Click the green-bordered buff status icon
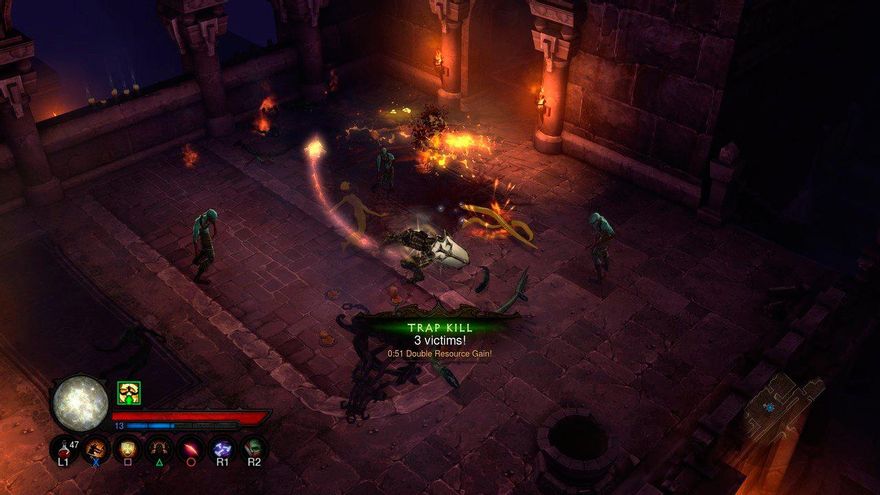Image resolution: width=880 pixels, height=495 pixels. pos(128,392)
